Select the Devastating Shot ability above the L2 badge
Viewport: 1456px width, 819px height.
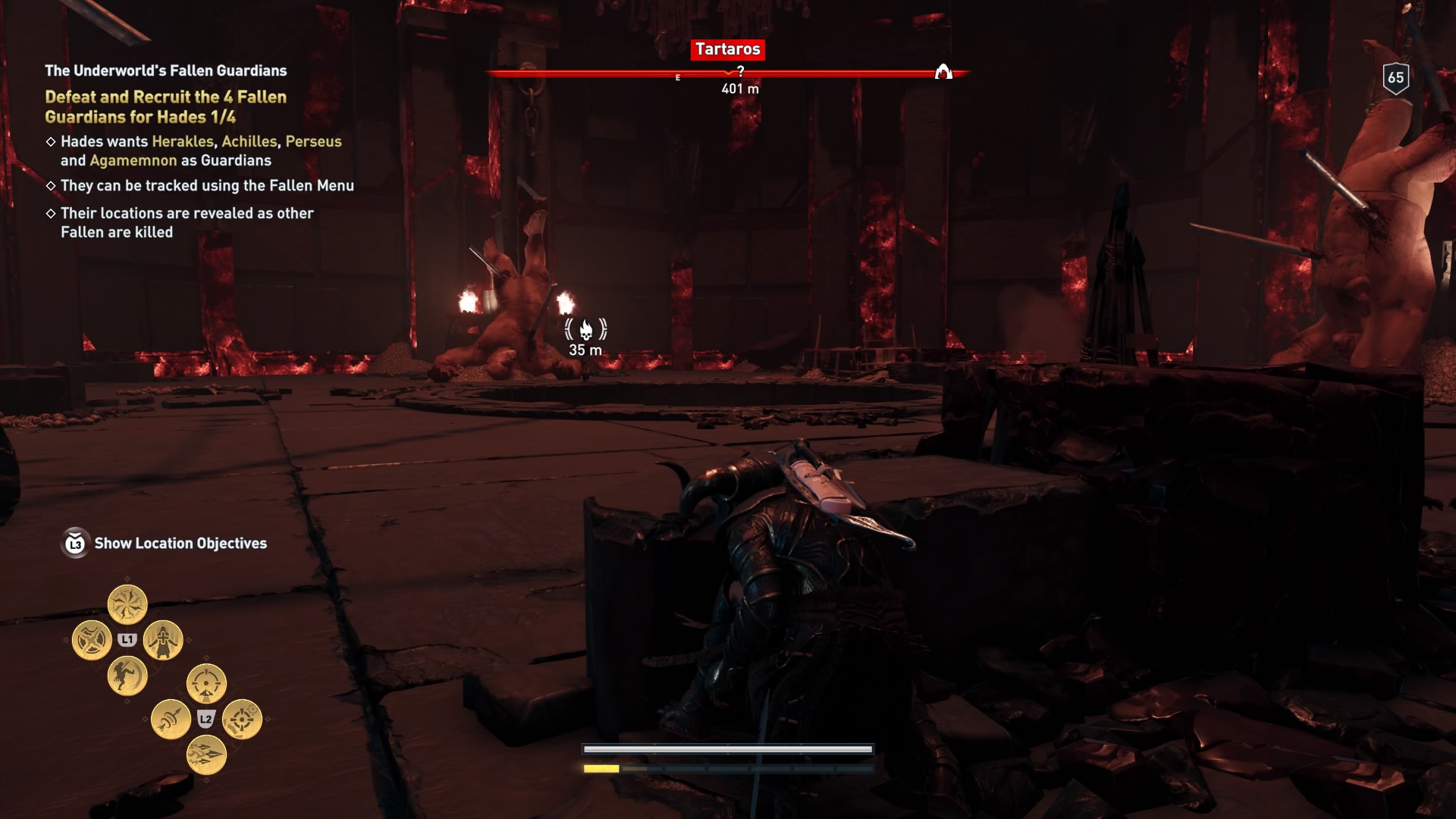coord(206,683)
